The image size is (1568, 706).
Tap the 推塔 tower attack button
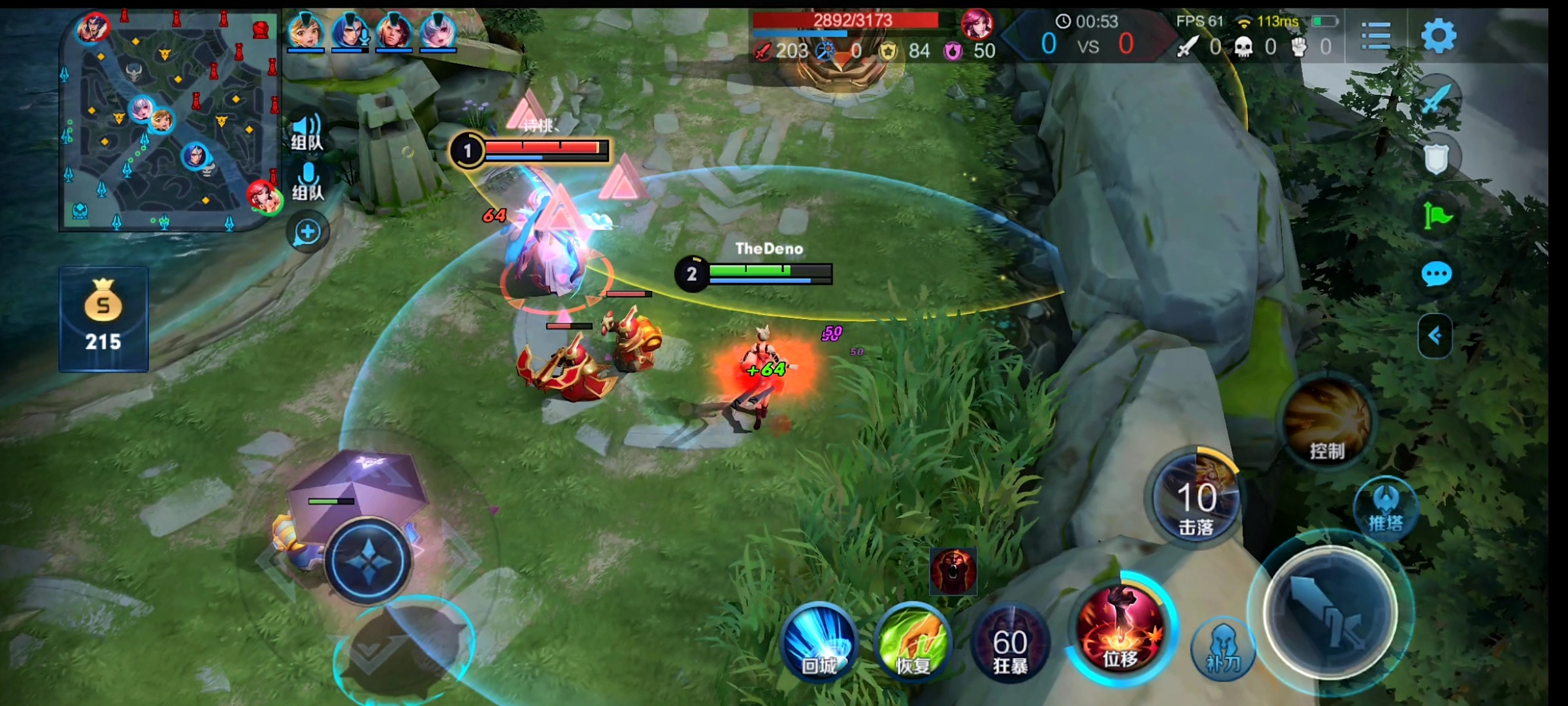coord(1385,510)
